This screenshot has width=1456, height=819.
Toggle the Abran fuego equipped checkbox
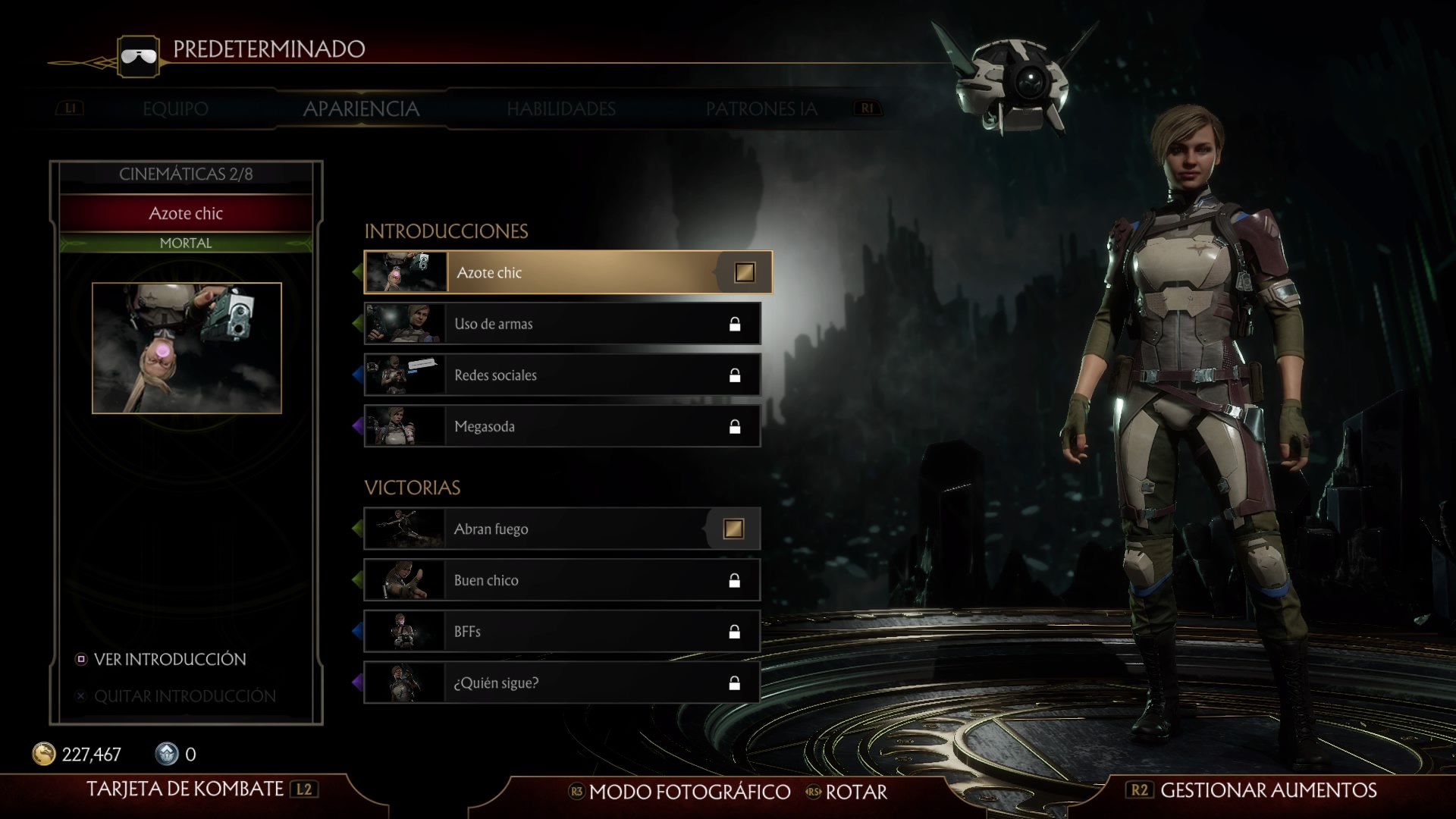733,529
